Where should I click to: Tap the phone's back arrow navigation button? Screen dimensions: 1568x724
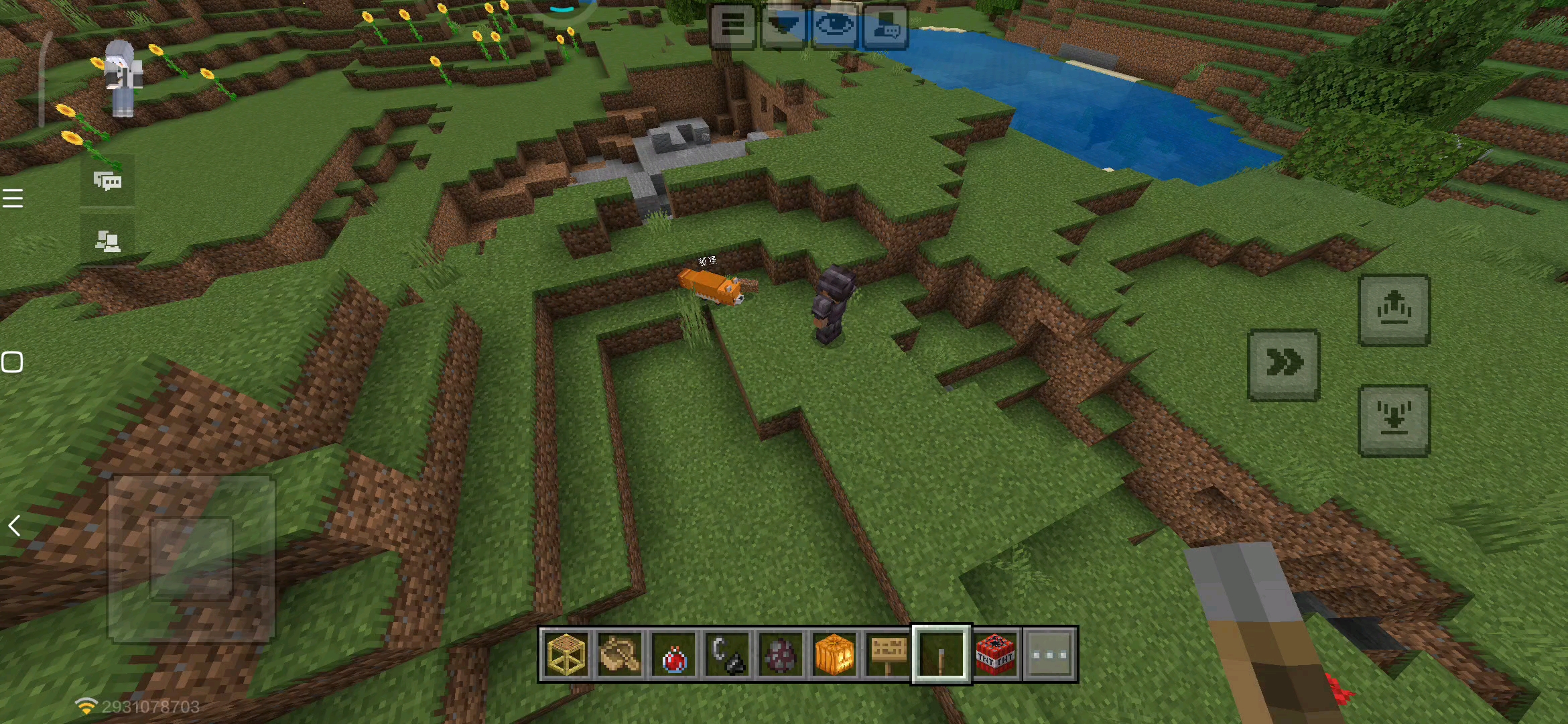[14, 526]
